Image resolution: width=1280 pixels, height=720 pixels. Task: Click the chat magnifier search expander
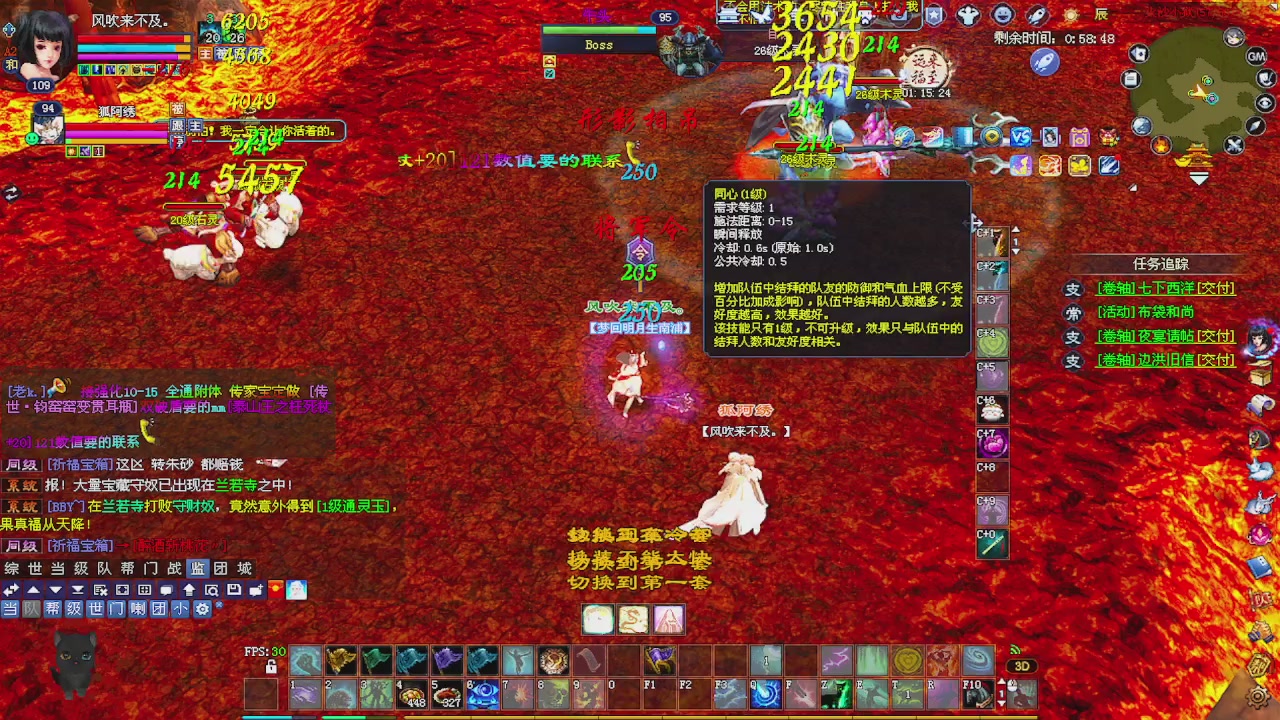point(211,590)
